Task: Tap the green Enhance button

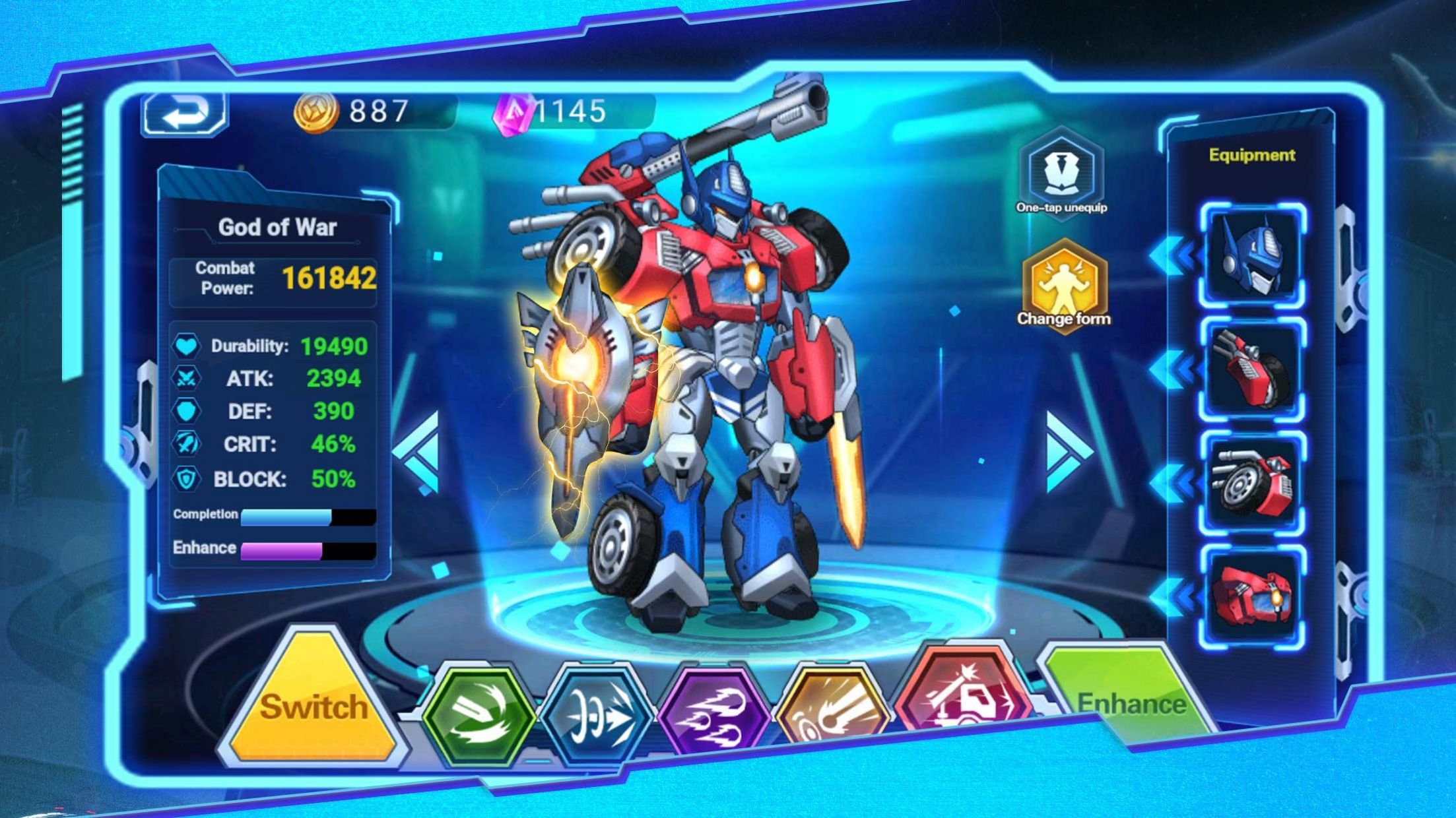Action: point(1130,699)
